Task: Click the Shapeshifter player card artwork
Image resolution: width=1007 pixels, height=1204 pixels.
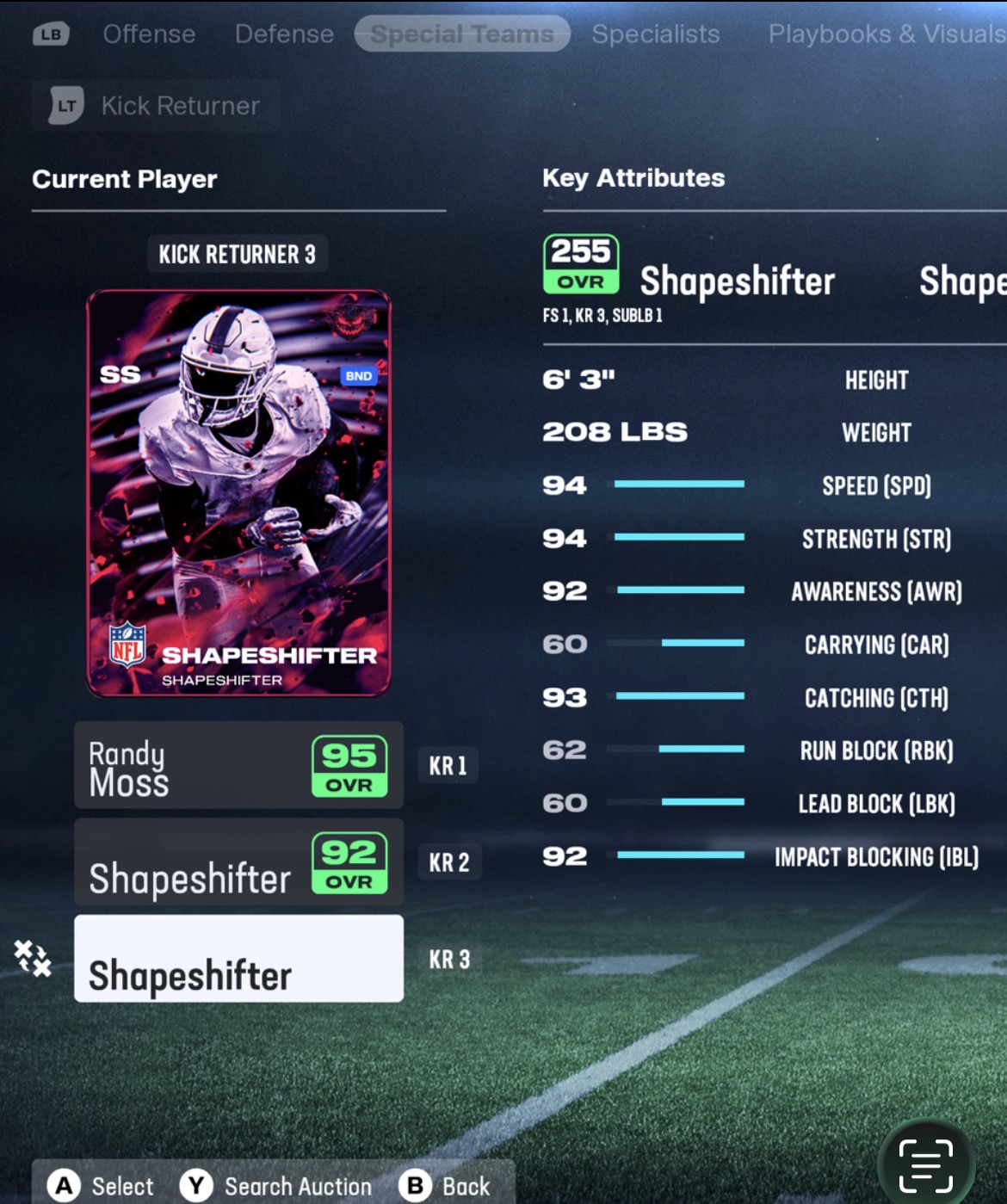Action: 238,493
